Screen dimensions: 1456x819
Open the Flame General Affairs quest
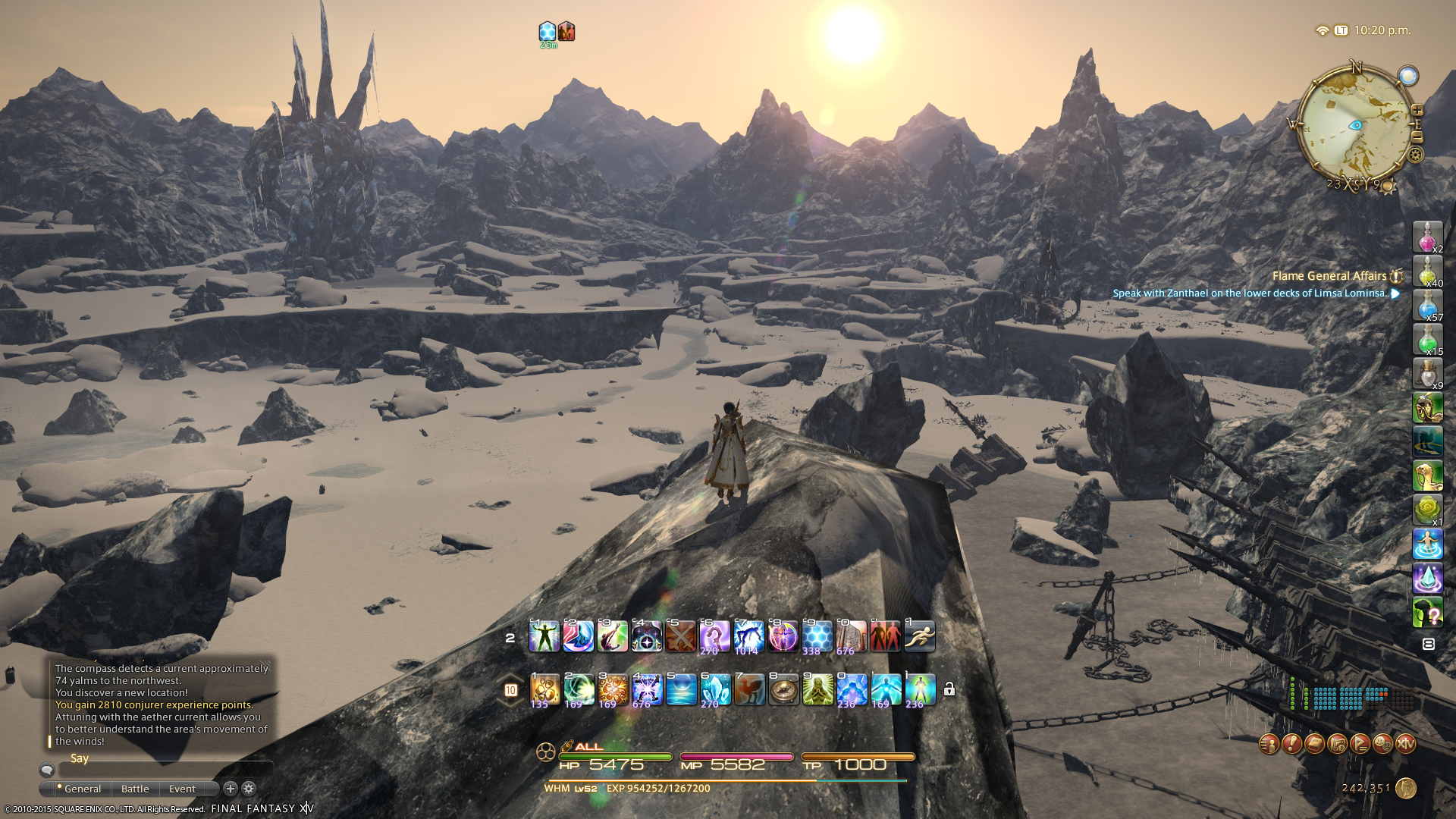point(1329,276)
